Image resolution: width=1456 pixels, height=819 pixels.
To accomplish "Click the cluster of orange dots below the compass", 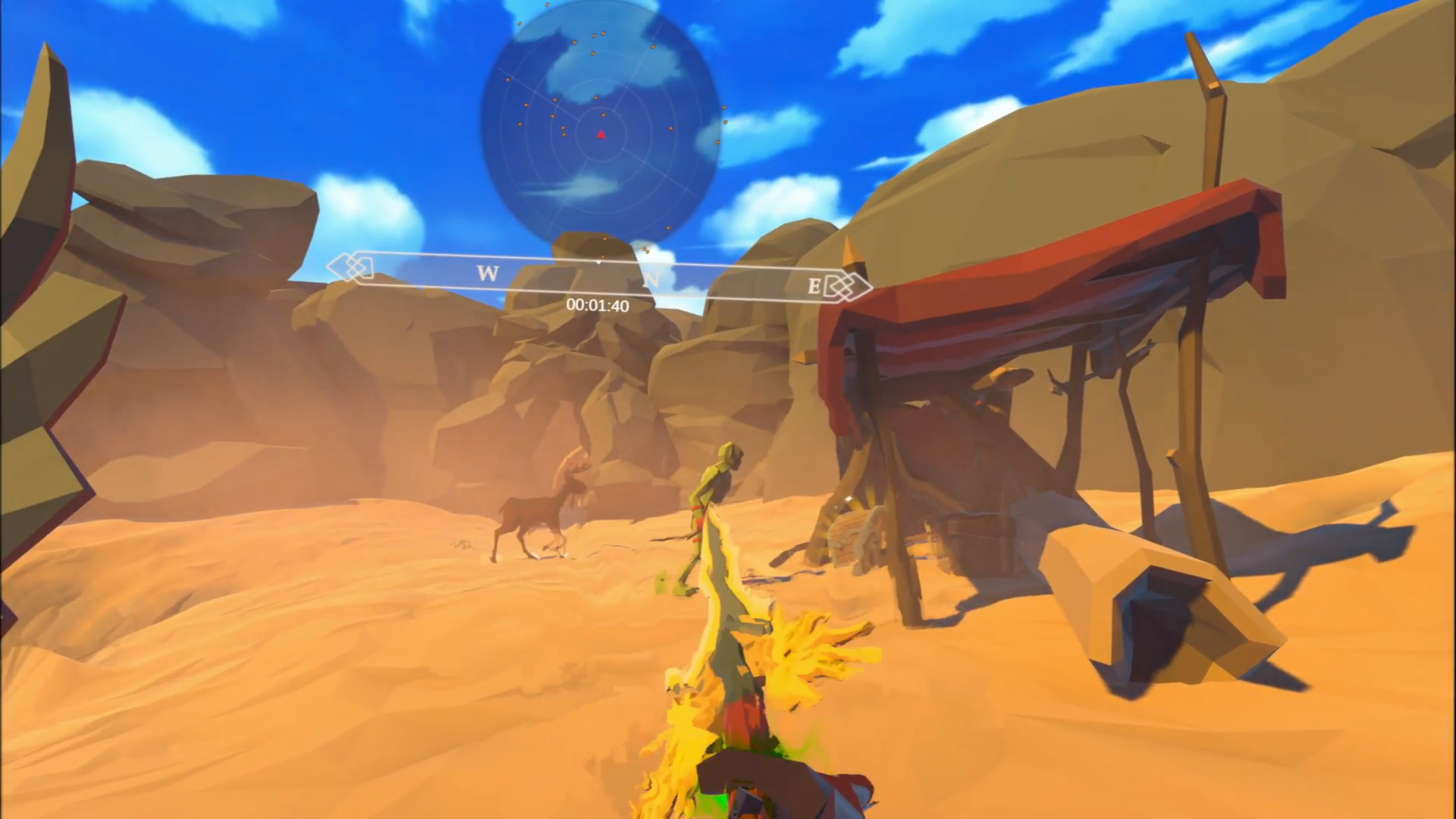I will [x=645, y=250].
